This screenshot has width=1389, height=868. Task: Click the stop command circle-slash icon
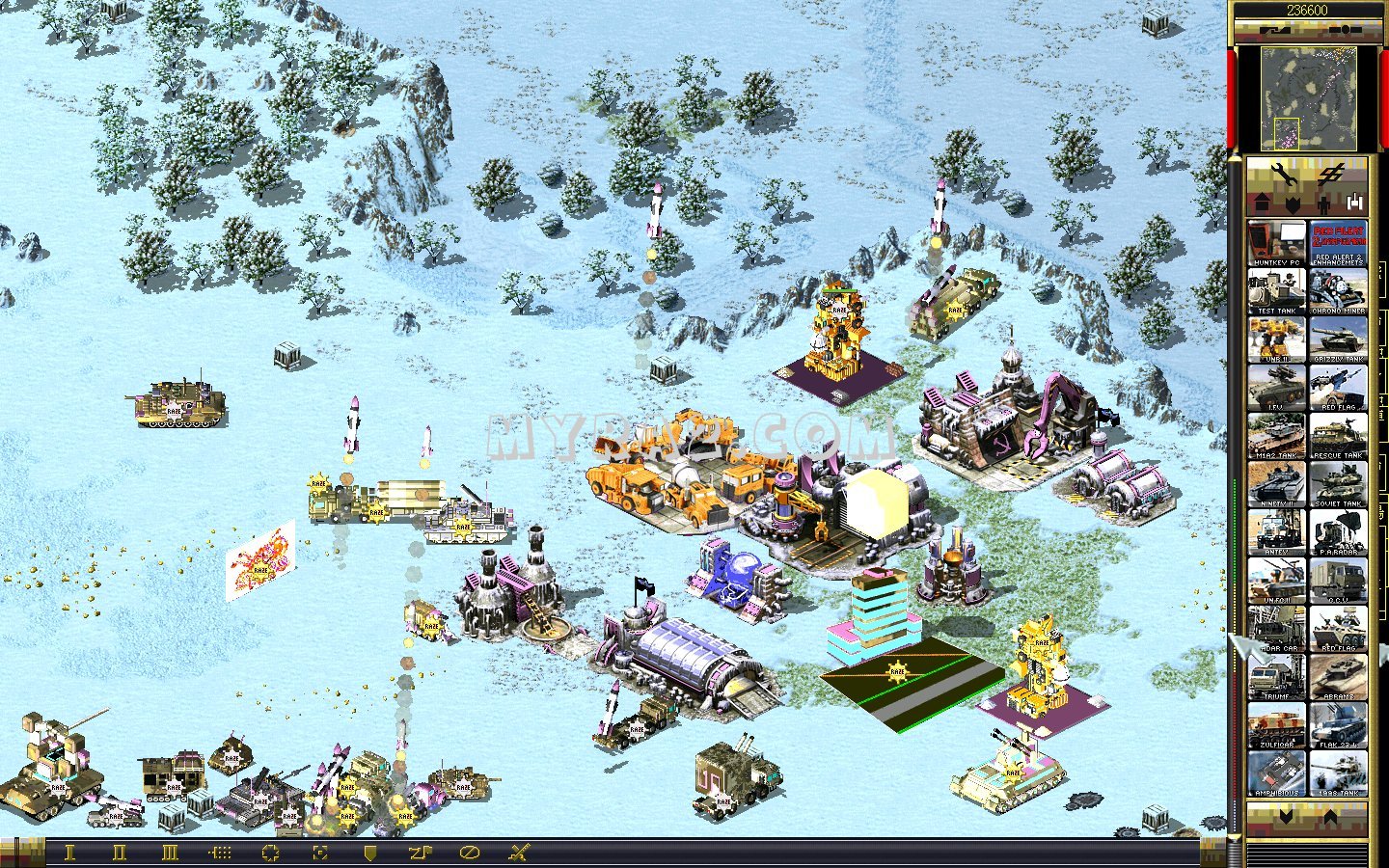point(469,853)
